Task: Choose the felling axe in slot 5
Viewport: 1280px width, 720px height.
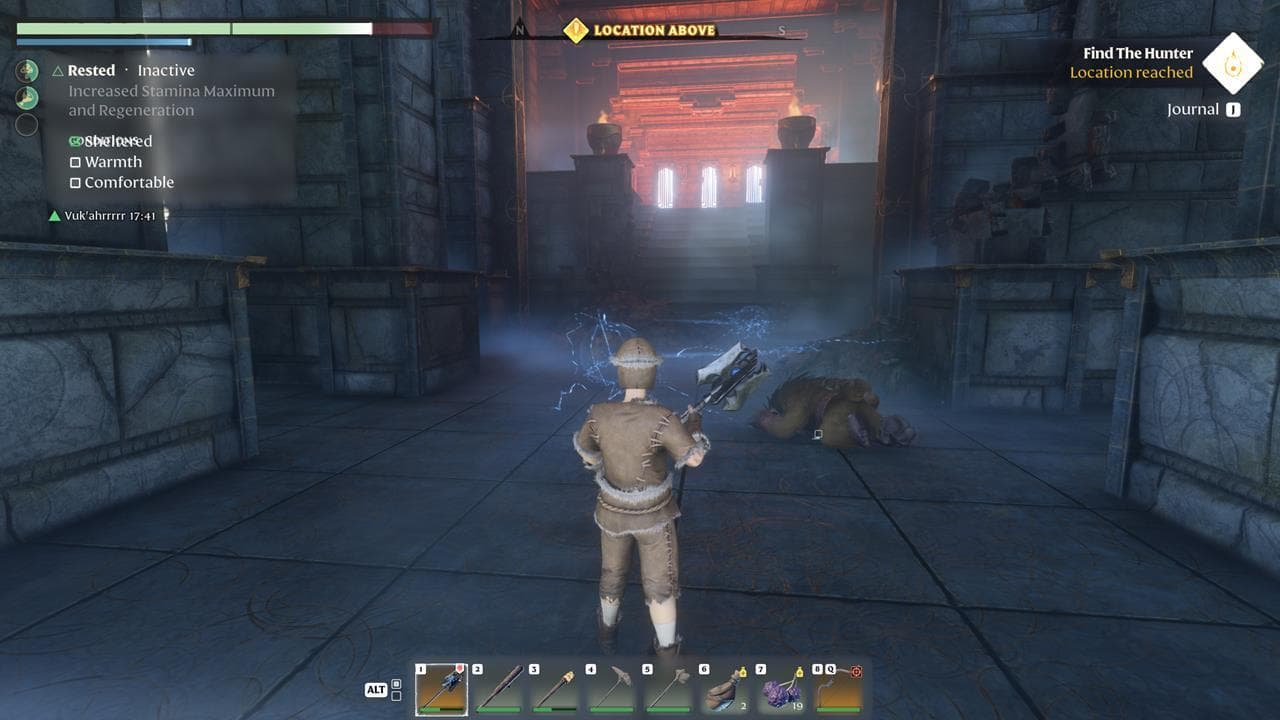Action: pos(668,688)
